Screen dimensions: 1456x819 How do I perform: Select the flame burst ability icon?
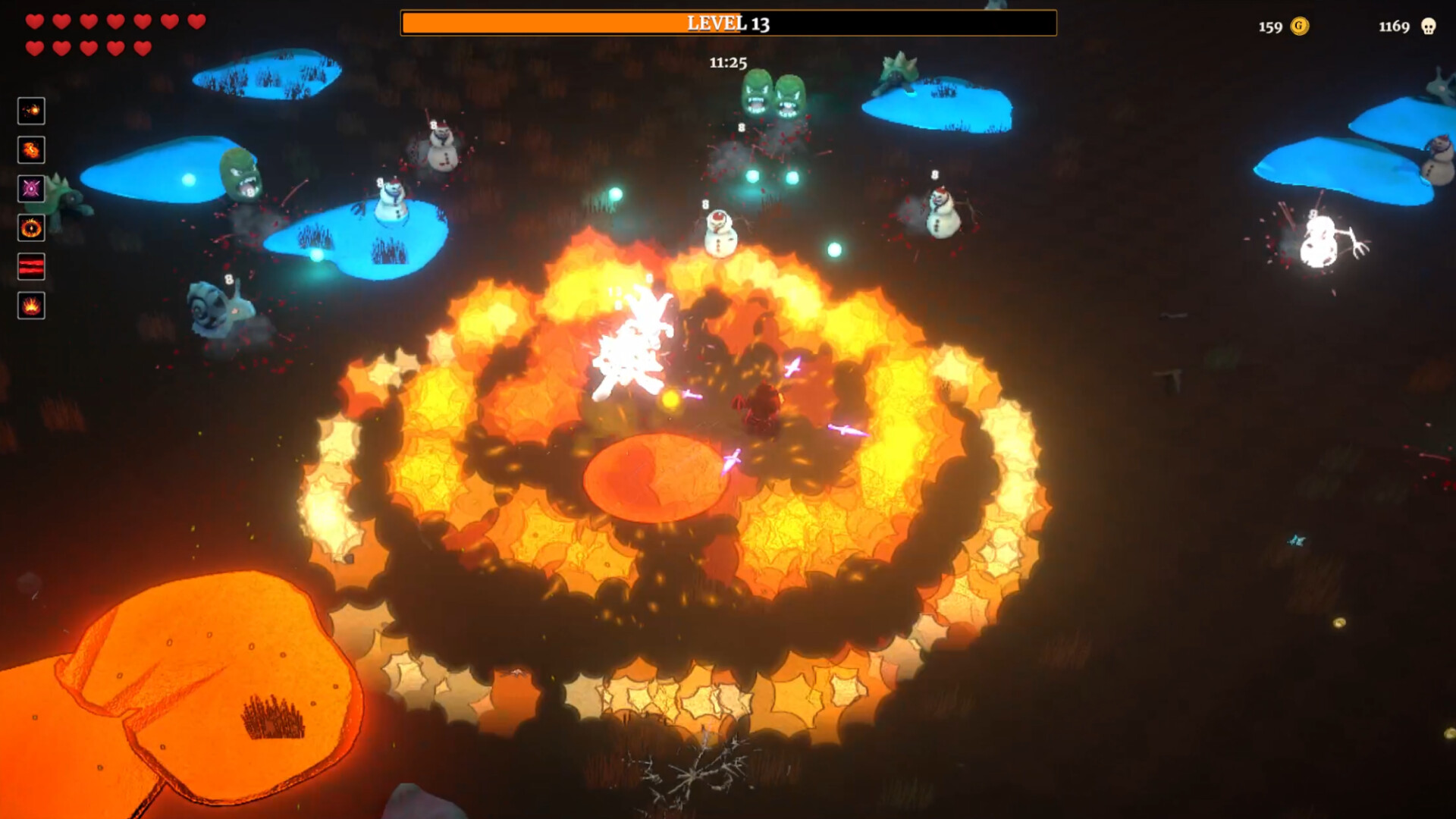tap(31, 150)
